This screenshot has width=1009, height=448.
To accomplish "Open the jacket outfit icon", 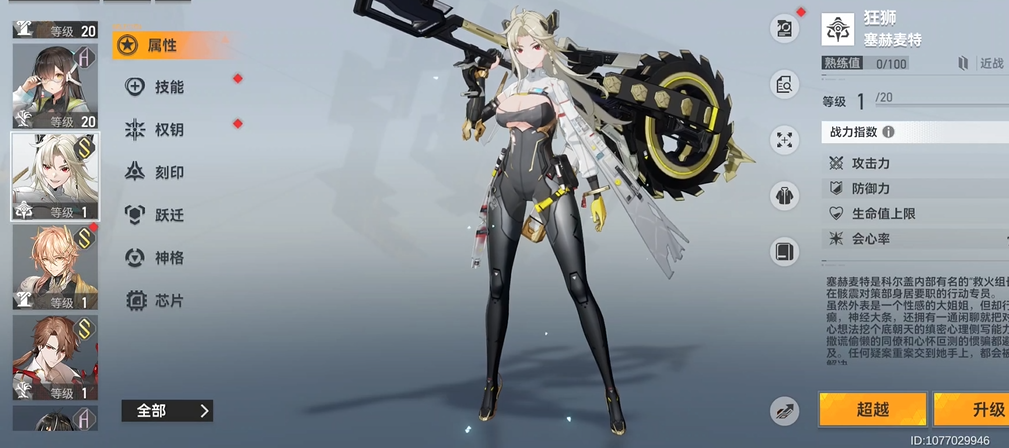I will pyautogui.click(x=785, y=195).
